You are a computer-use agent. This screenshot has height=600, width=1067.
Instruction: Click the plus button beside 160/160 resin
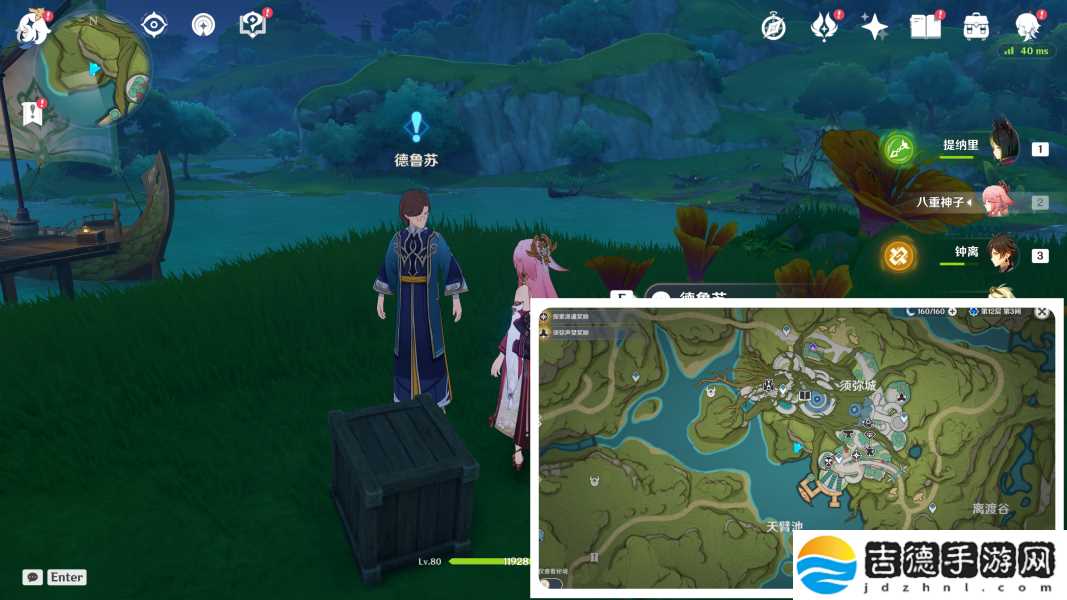953,312
